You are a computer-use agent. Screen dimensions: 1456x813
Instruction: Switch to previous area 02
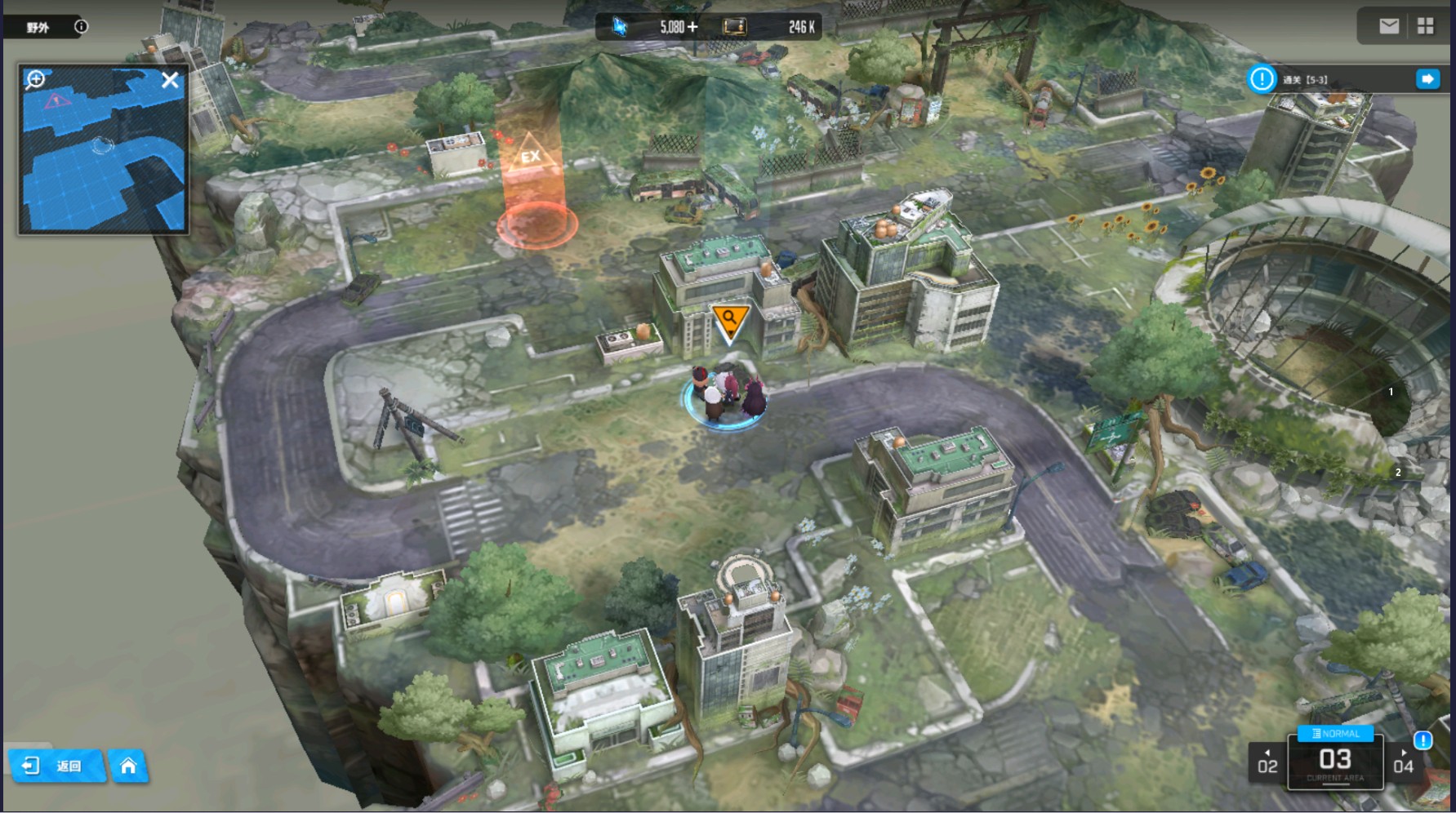tap(1267, 763)
